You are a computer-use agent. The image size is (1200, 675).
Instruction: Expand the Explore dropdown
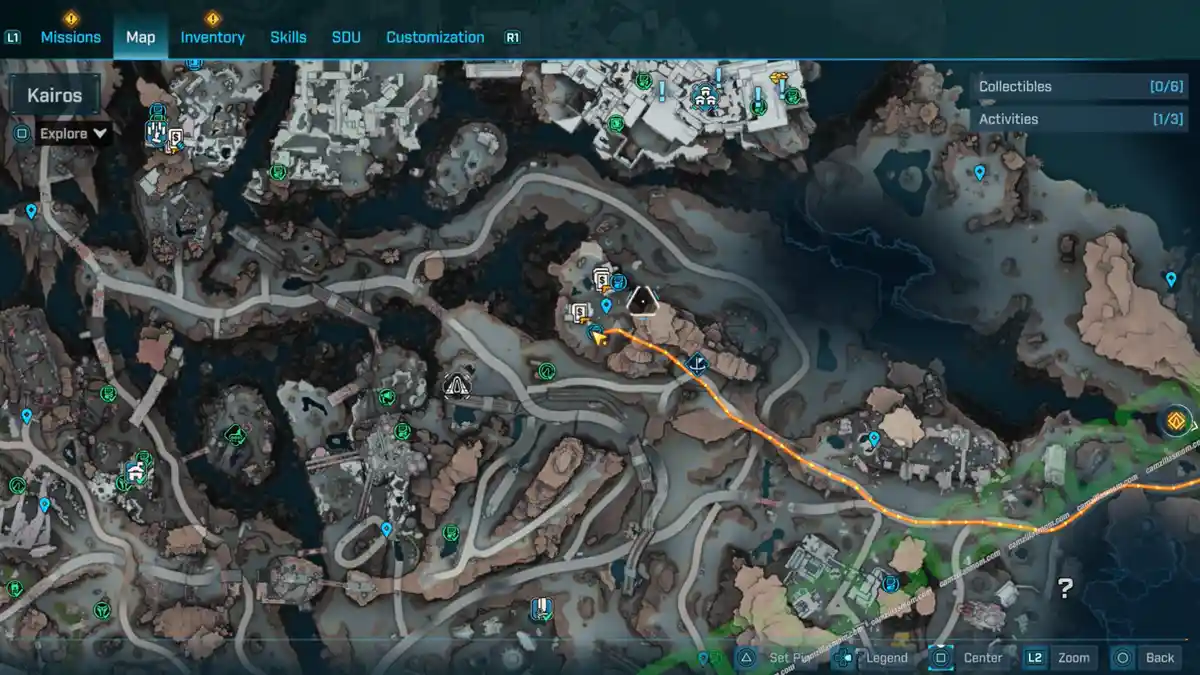click(x=73, y=133)
